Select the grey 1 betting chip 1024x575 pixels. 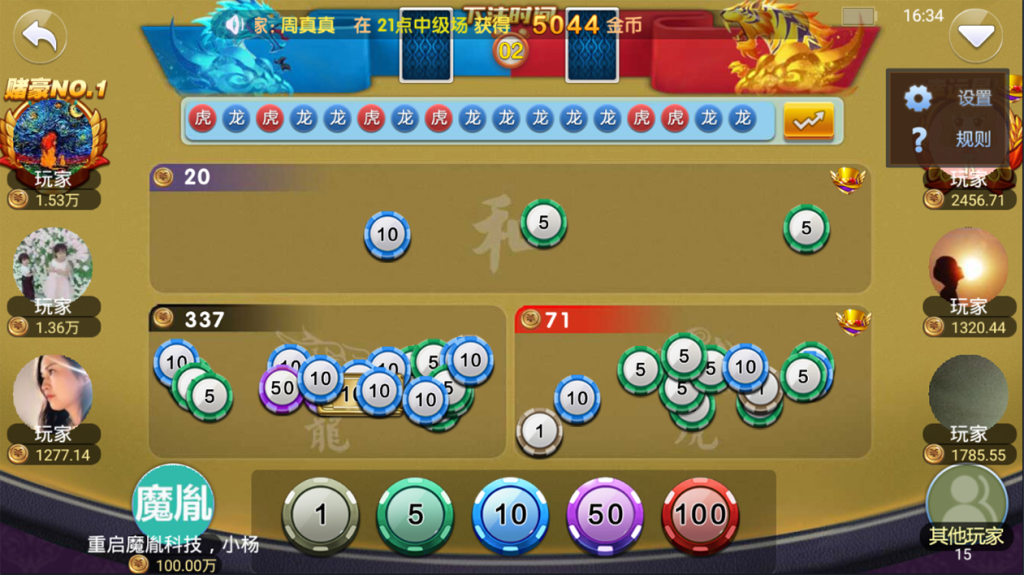click(x=320, y=515)
